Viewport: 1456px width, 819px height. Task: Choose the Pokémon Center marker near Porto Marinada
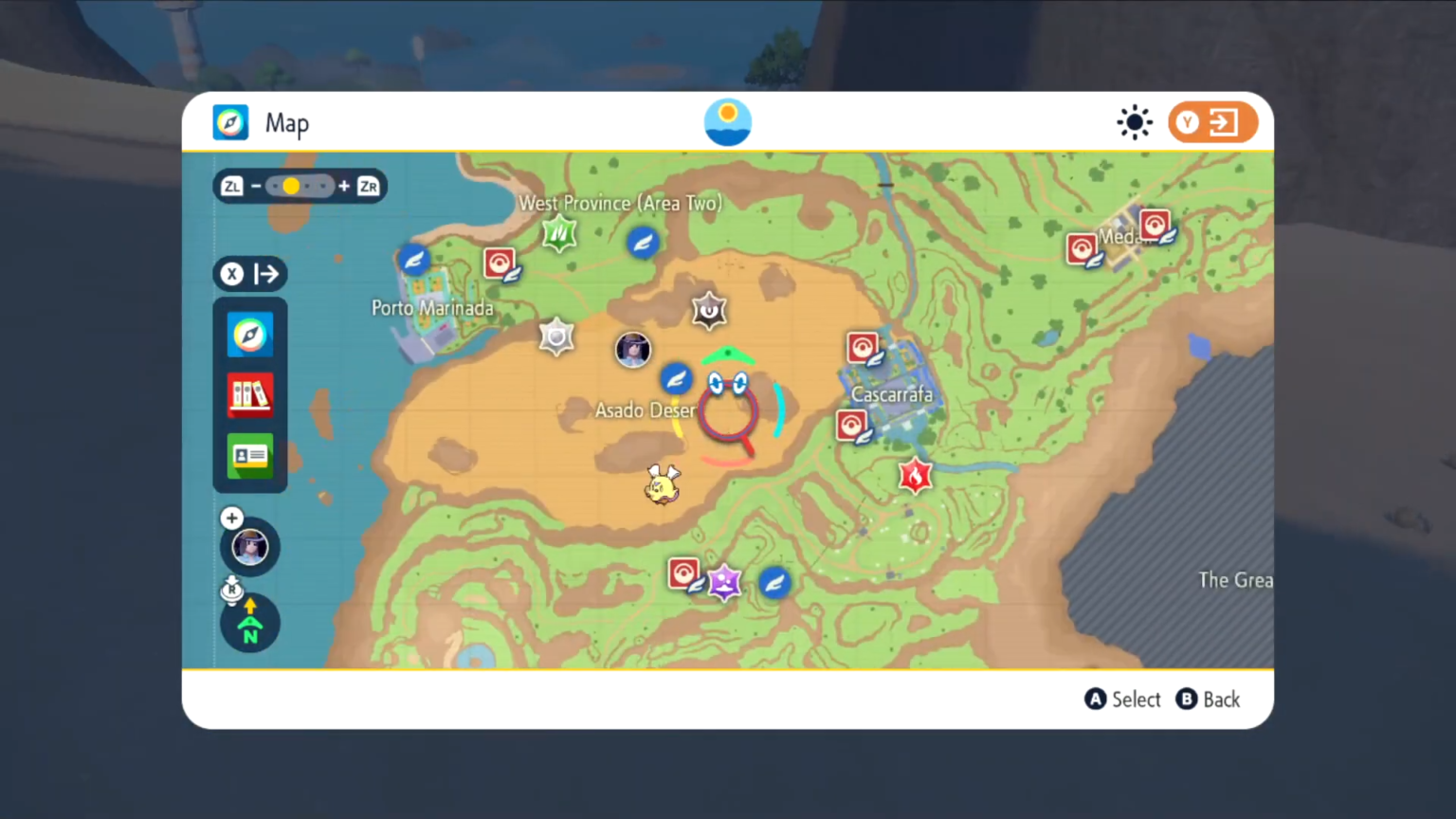coord(500,263)
